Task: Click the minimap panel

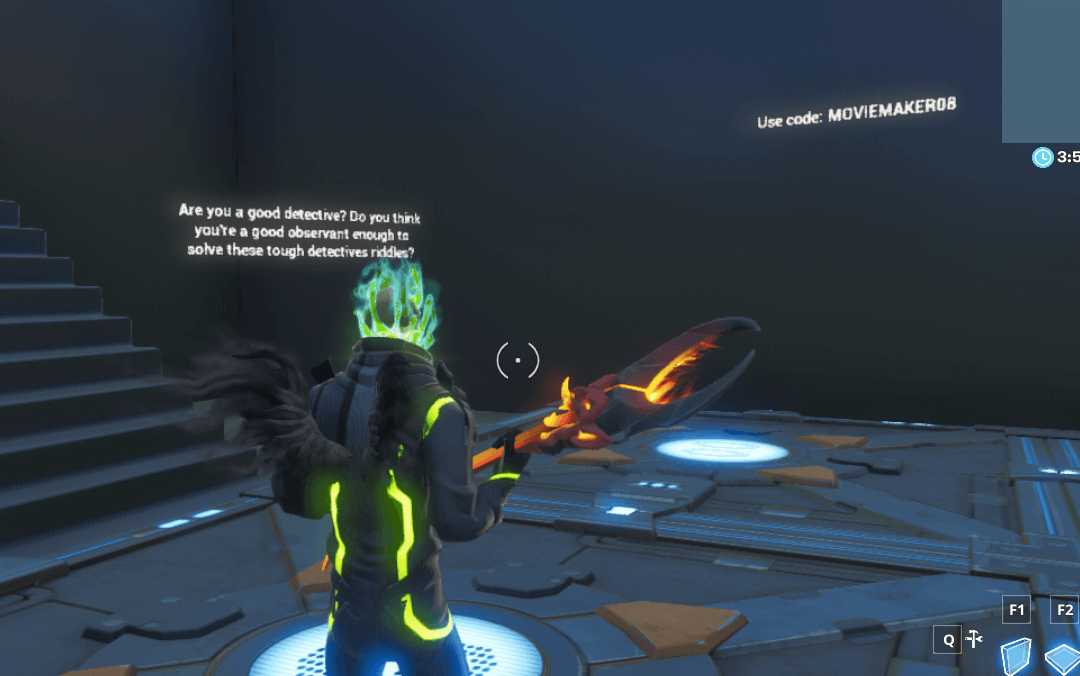Action: tap(1040, 70)
